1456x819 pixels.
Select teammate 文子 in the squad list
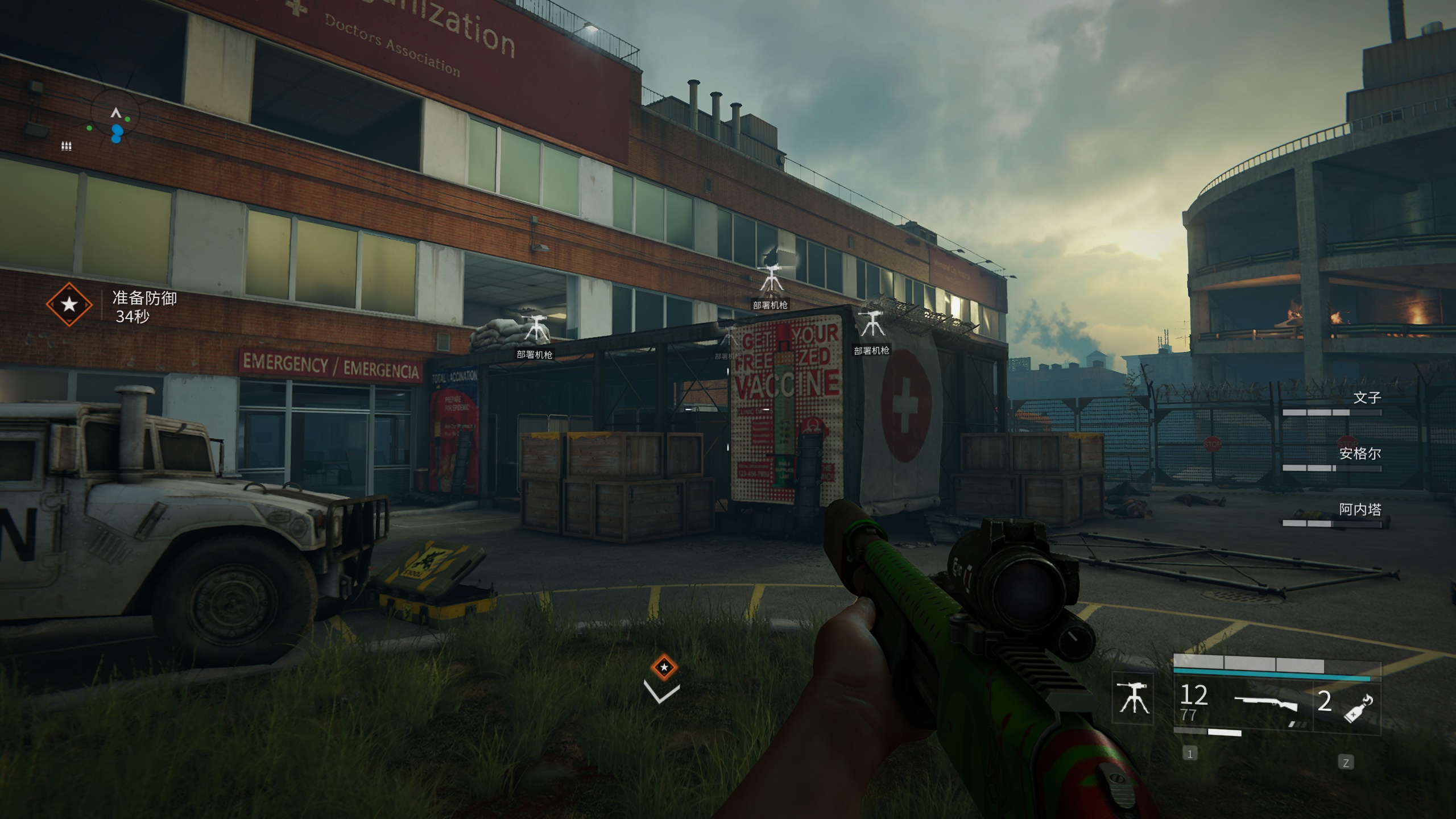(x=1367, y=398)
